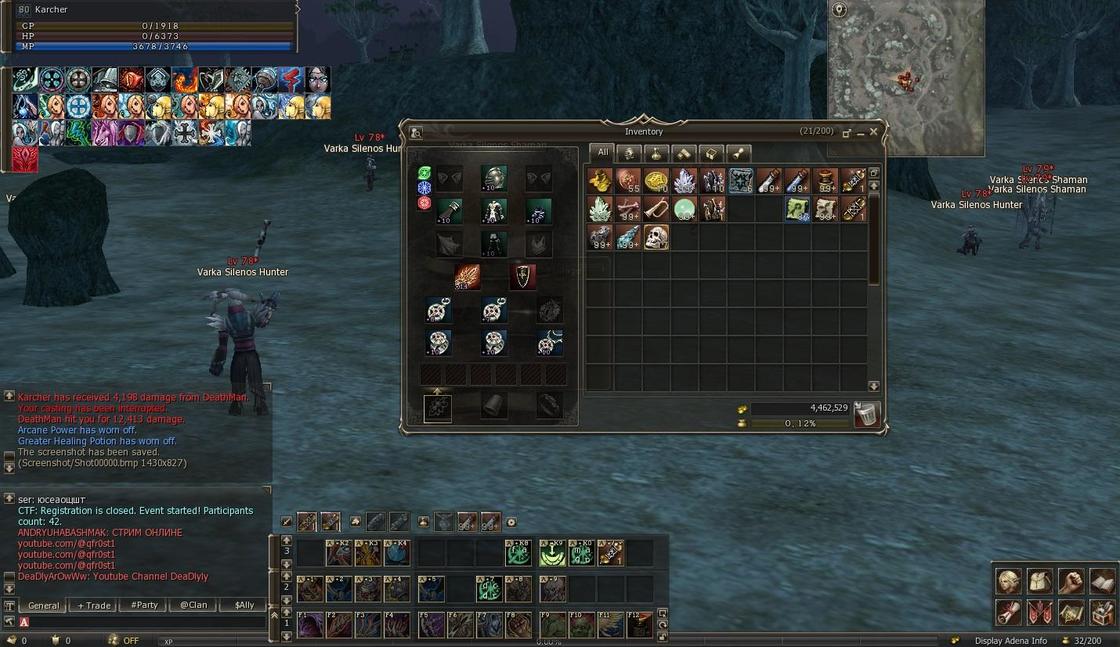Viewport: 1120px width, 647px height.
Task: Select the equipped flaming weapon slot
Action: (467, 276)
